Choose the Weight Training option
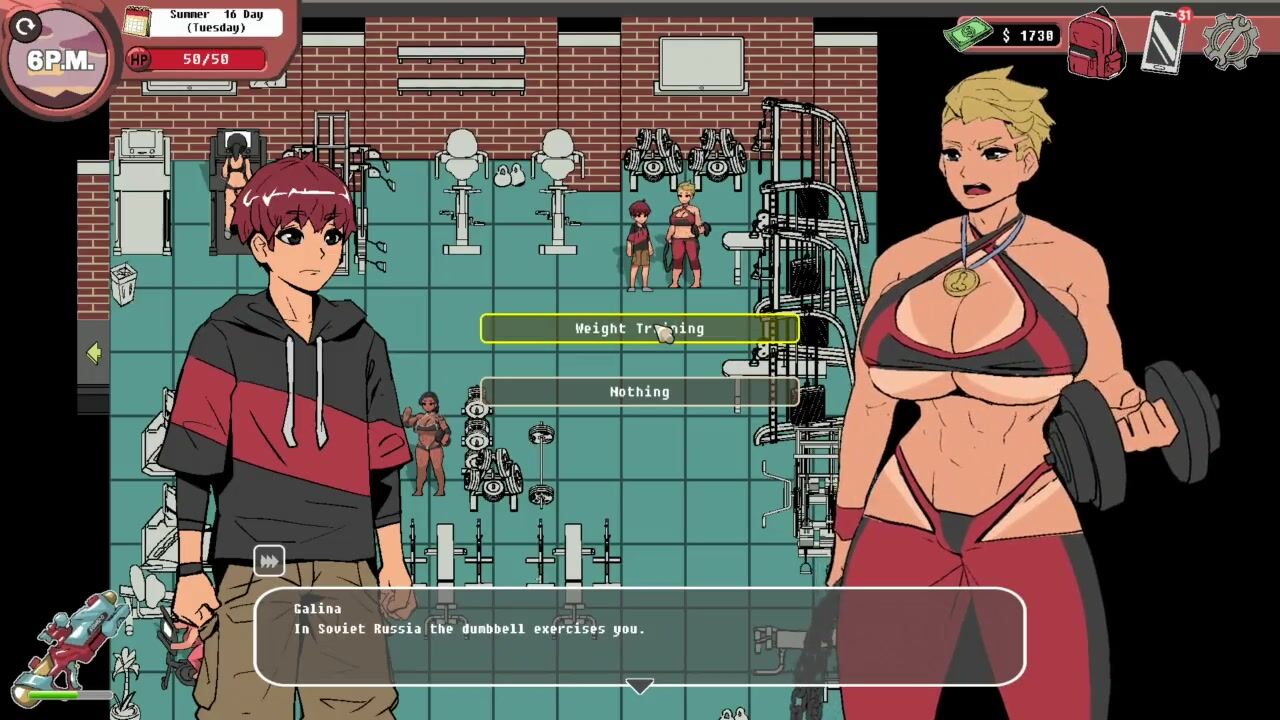This screenshot has width=1280, height=720. coord(639,329)
